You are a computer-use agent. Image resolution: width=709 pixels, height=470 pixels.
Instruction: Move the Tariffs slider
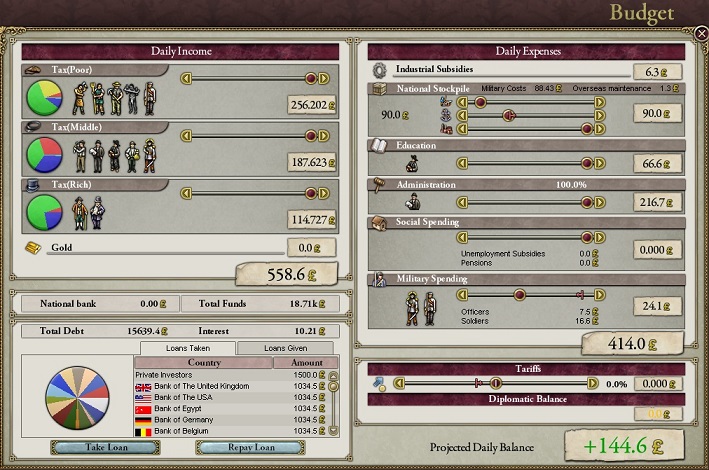pyautogui.click(x=530, y=383)
